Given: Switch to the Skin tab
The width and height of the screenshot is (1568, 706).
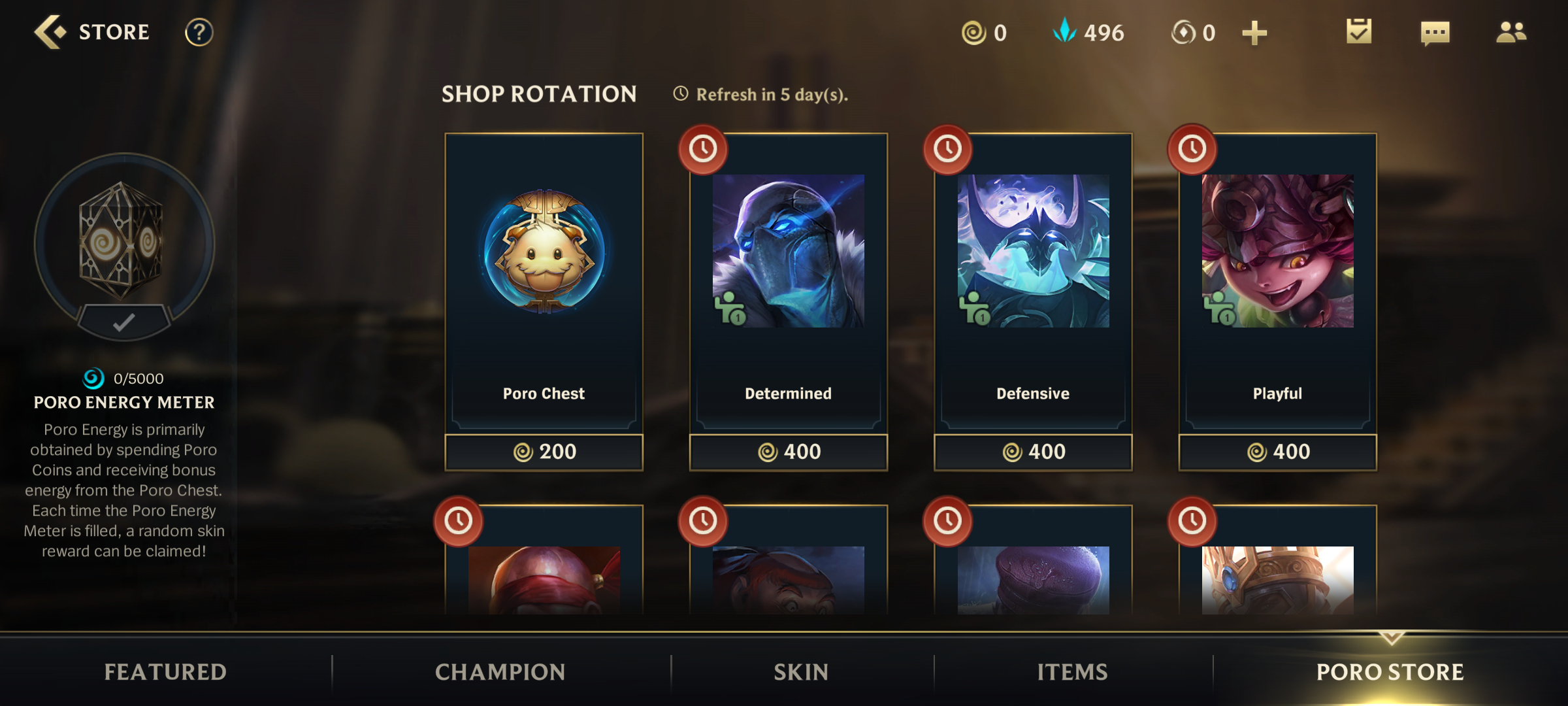Looking at the screenshot, I should pyautogui.click(x=802, y=671).
